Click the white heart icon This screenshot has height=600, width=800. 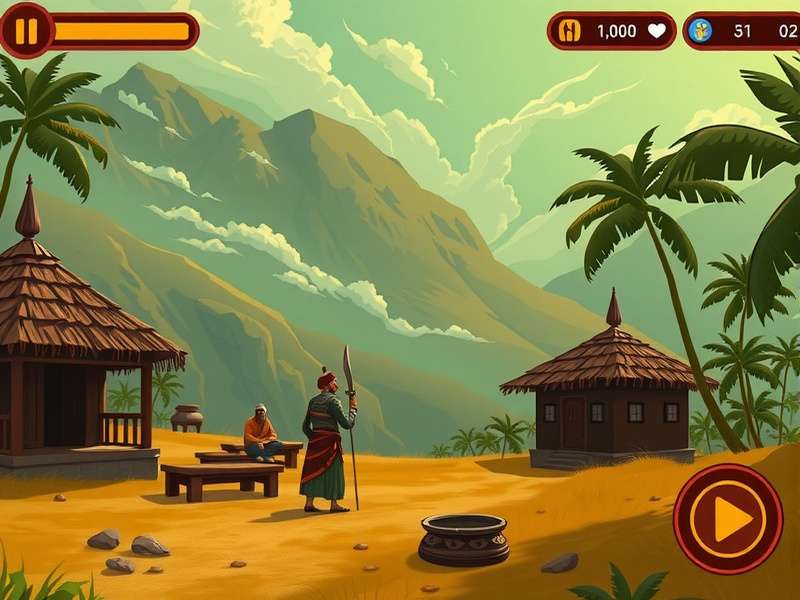(656, 31)
